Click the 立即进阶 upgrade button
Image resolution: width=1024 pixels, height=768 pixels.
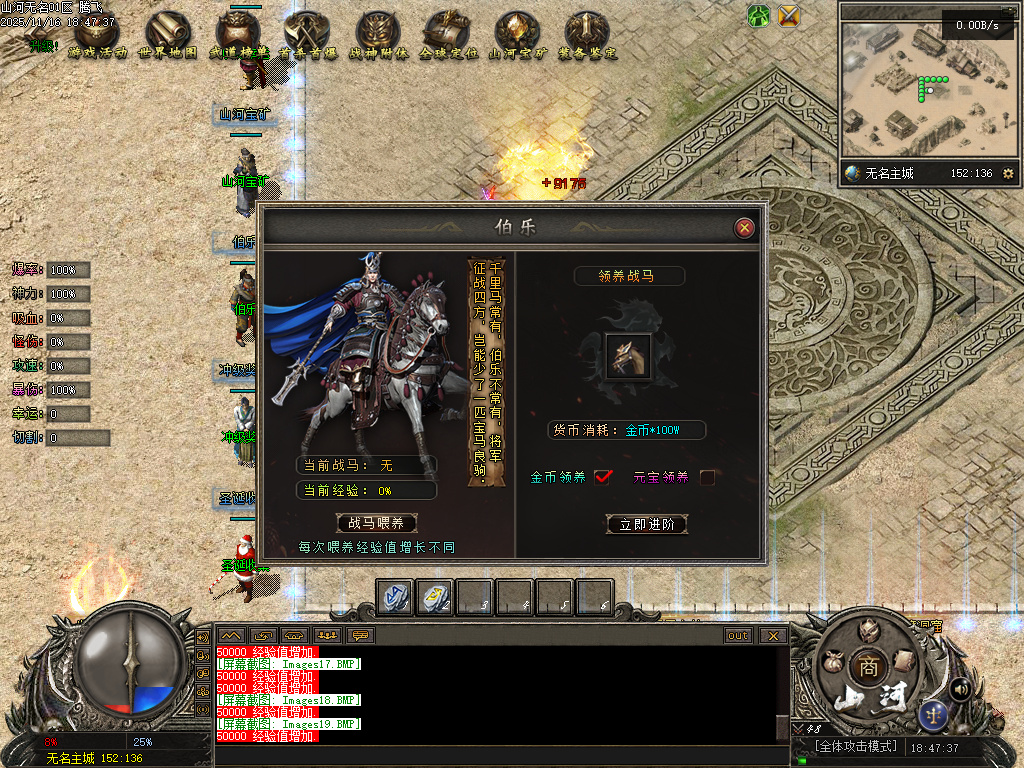click(647, 524)
